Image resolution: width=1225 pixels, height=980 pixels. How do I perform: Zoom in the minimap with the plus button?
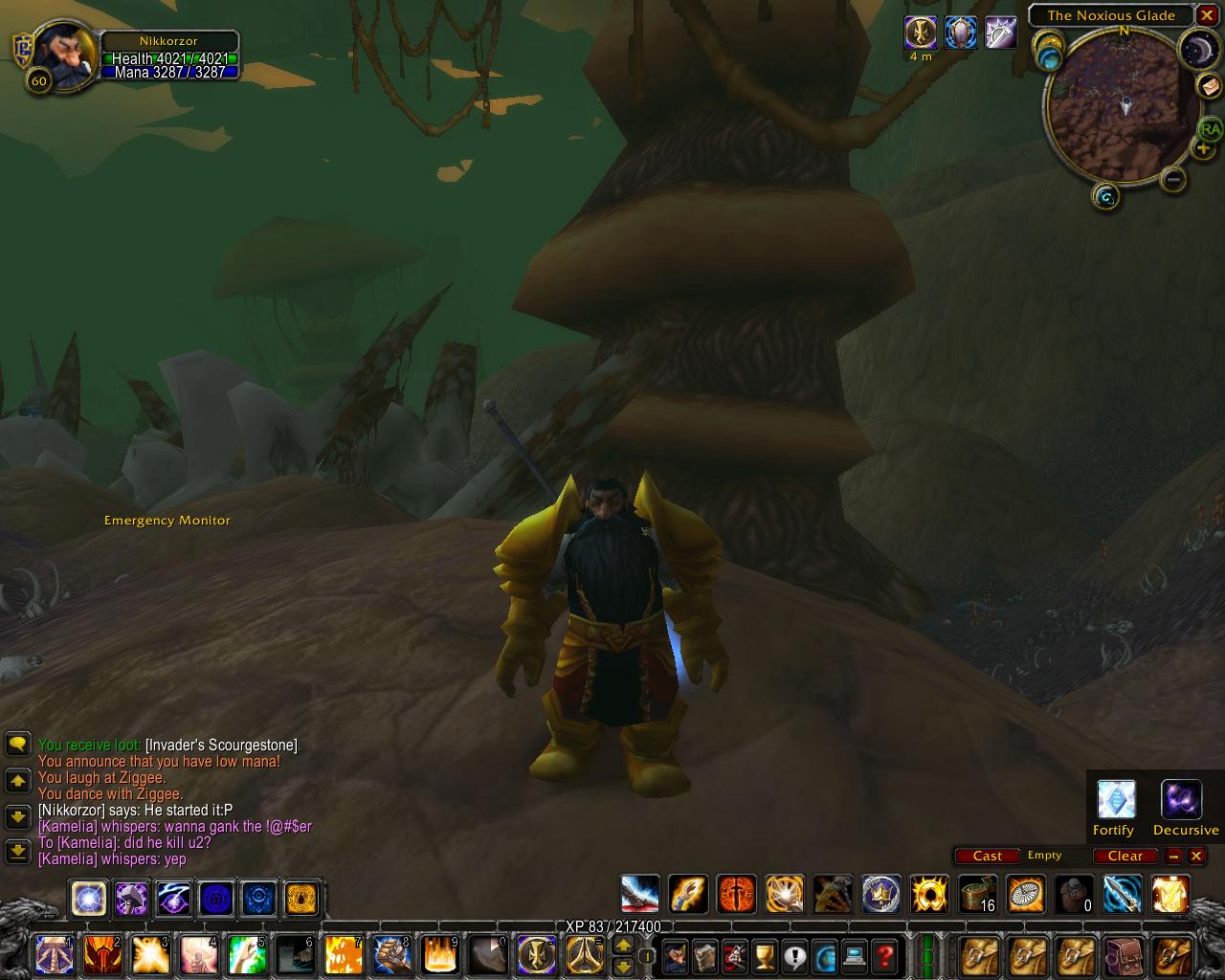tap(1203, 148)
